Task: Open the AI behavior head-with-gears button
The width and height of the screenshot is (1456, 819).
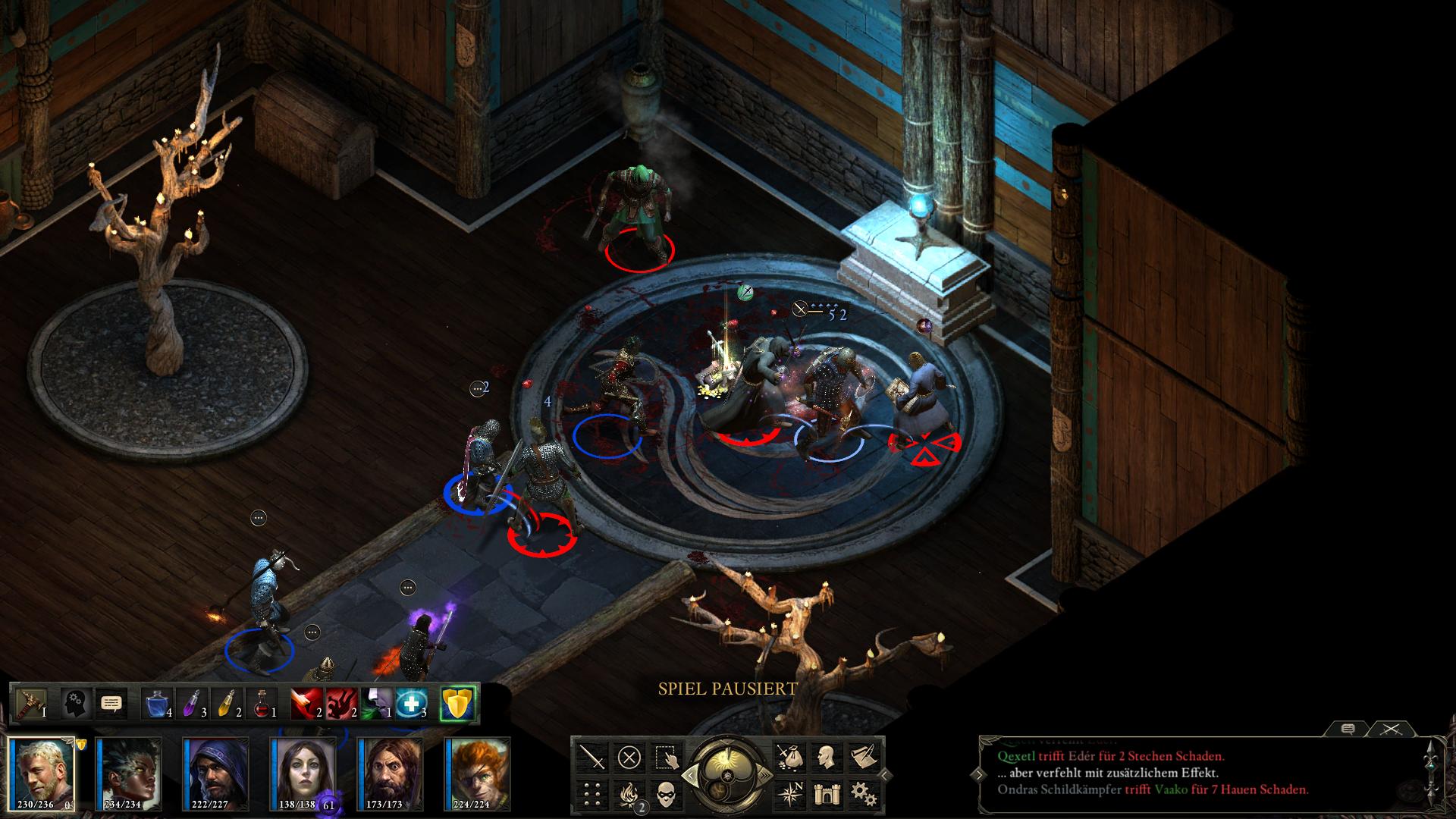Action: coord(76,704)
